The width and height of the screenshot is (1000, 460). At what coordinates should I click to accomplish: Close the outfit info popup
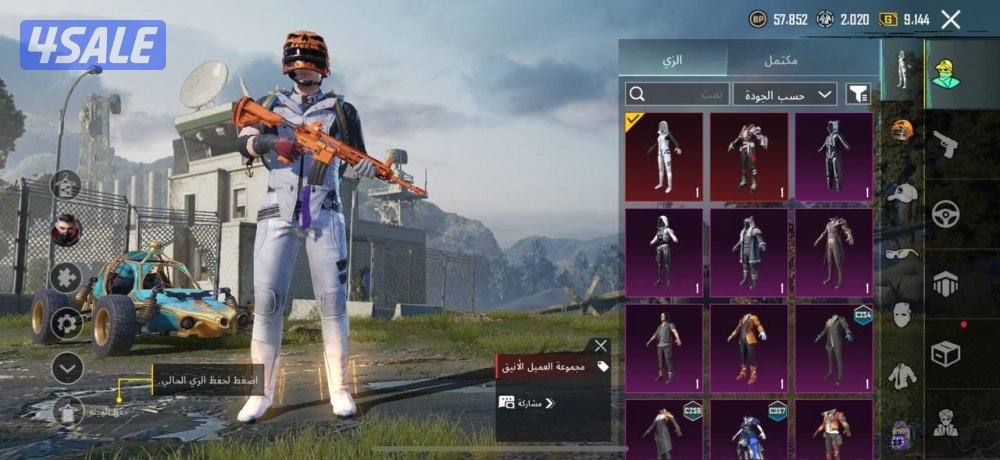coord(600,346)
